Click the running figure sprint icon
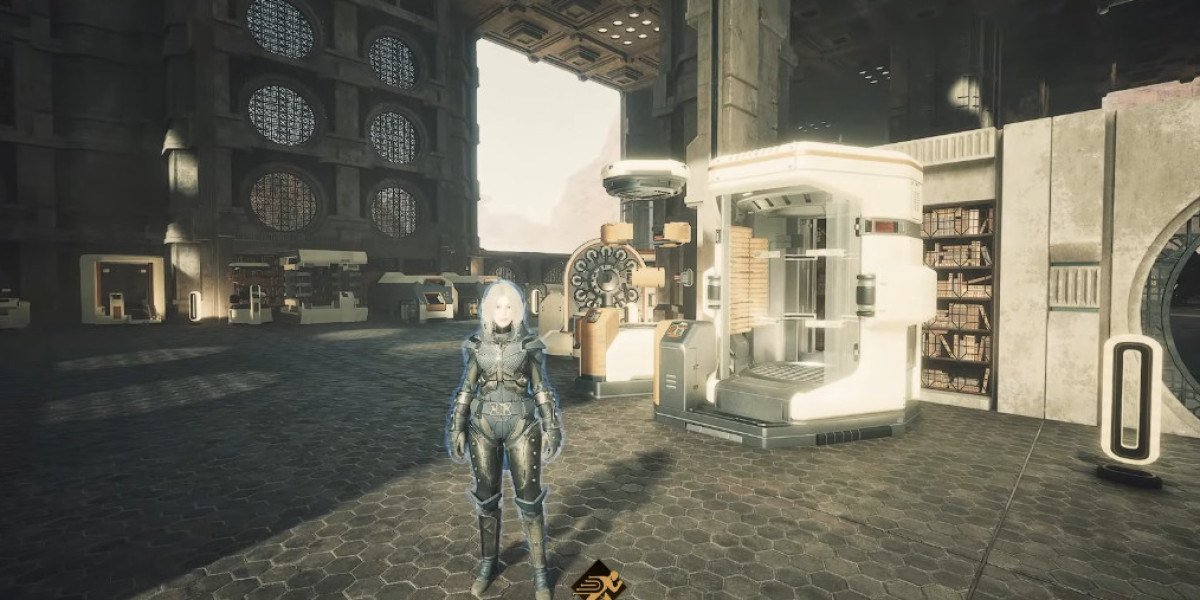The height and width of the screenshot is (600, 1200). [x=598, y=581]
